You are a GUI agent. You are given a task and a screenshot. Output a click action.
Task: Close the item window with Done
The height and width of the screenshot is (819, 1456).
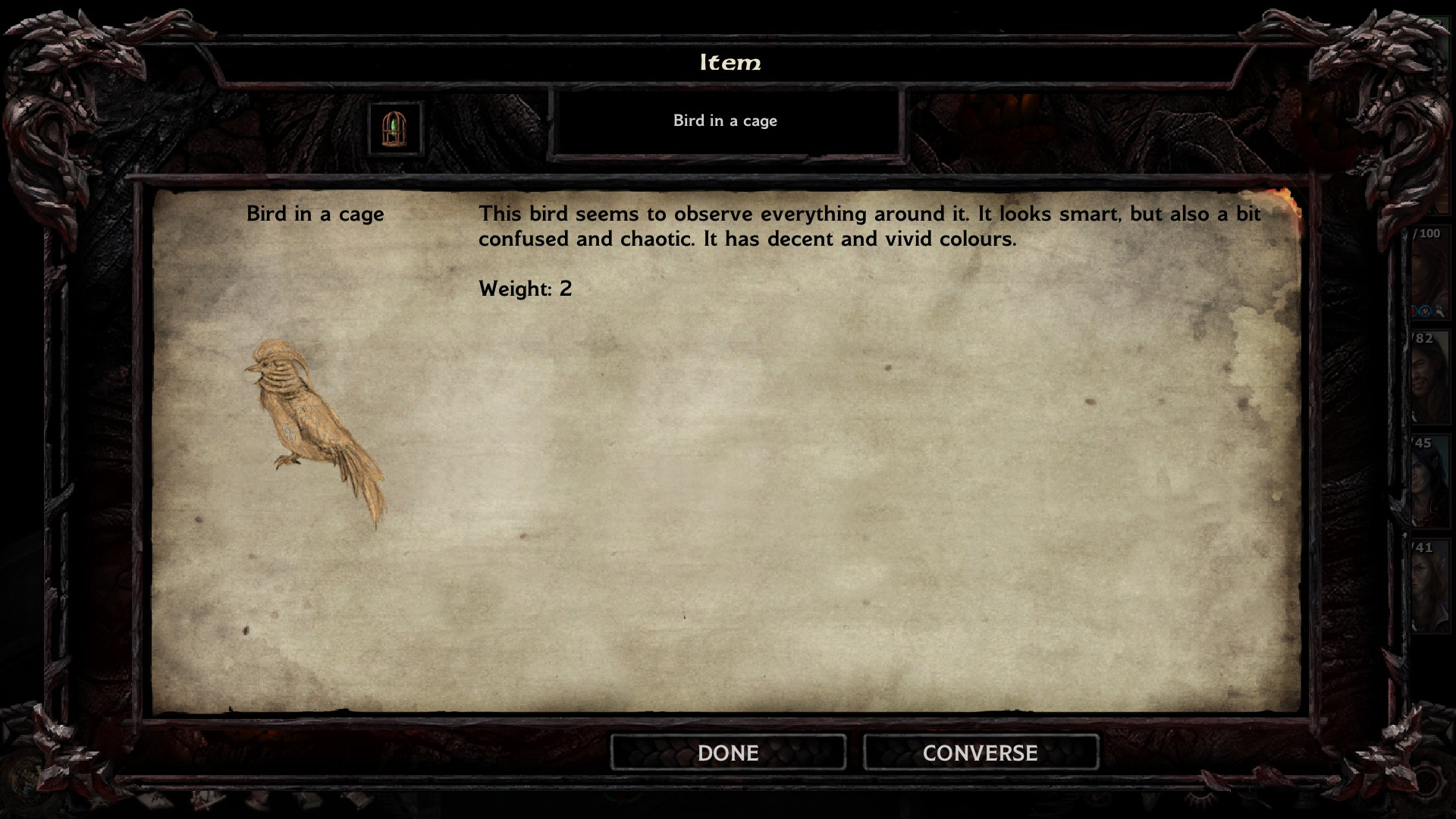(x=728, y=752)
